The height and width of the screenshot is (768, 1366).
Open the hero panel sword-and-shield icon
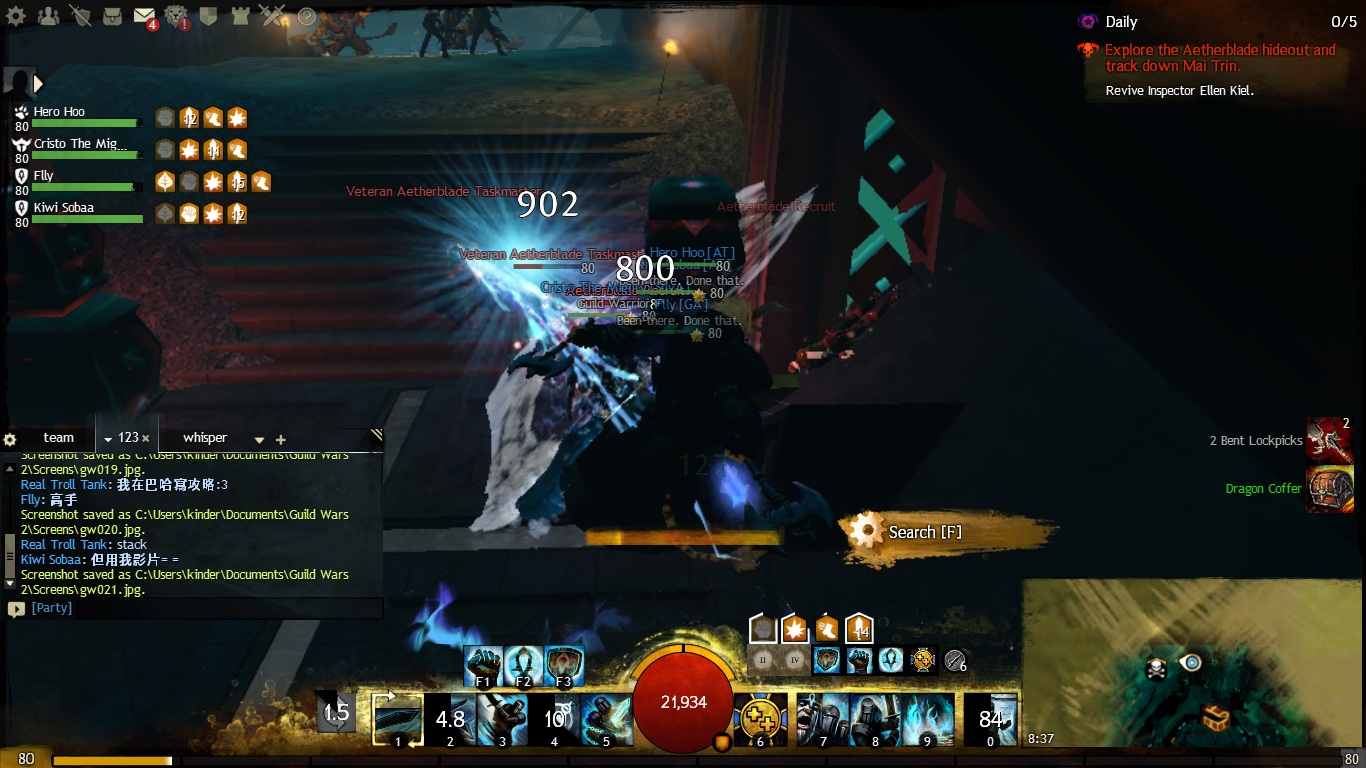point(80,16)
